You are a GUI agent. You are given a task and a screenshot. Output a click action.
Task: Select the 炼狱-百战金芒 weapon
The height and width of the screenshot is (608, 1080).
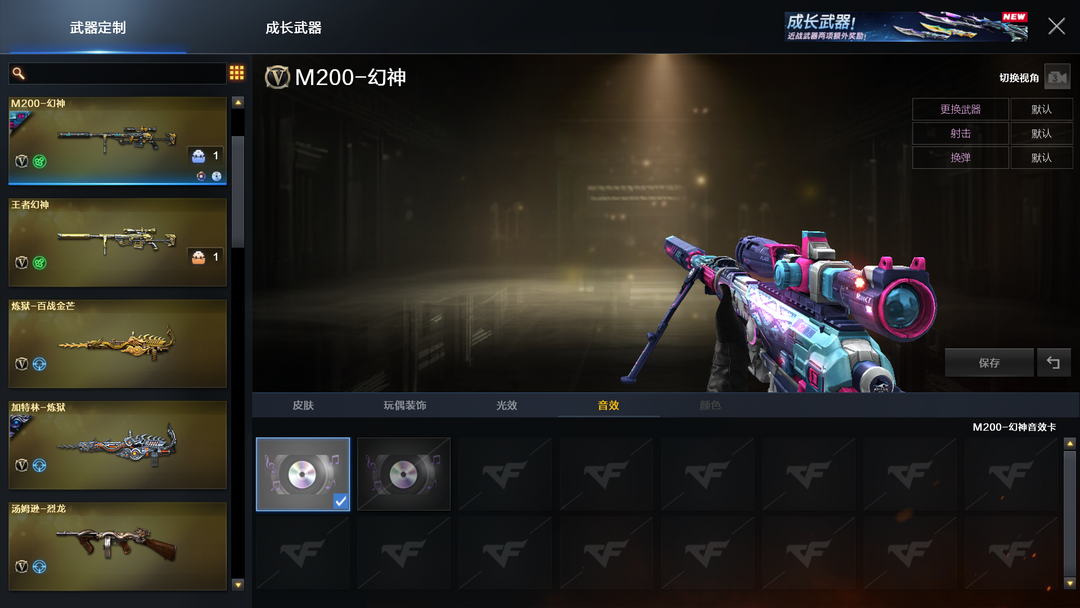pyautogui.click(x=117, y=344)
